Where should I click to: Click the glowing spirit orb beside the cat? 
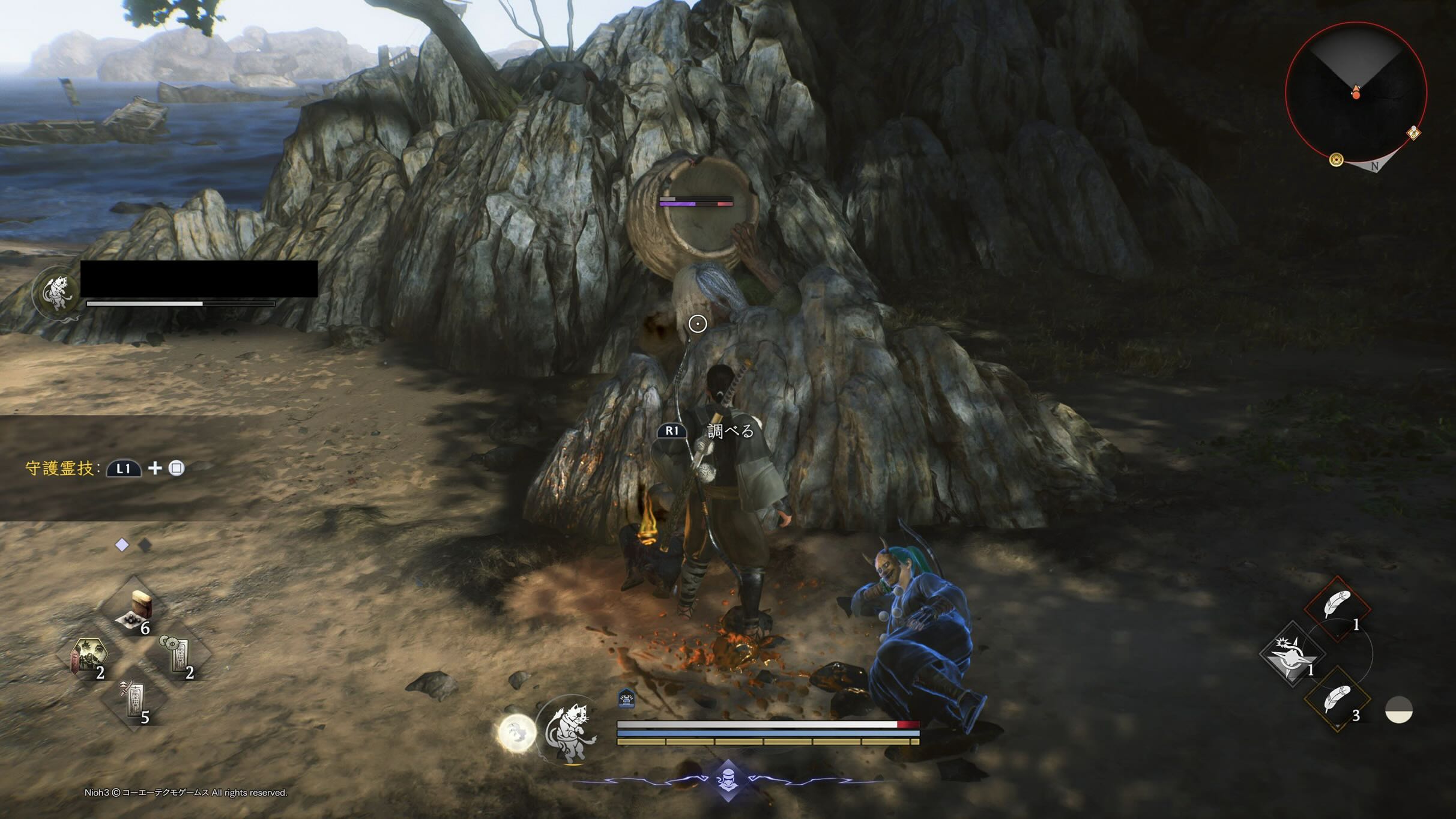pos(517,732)
